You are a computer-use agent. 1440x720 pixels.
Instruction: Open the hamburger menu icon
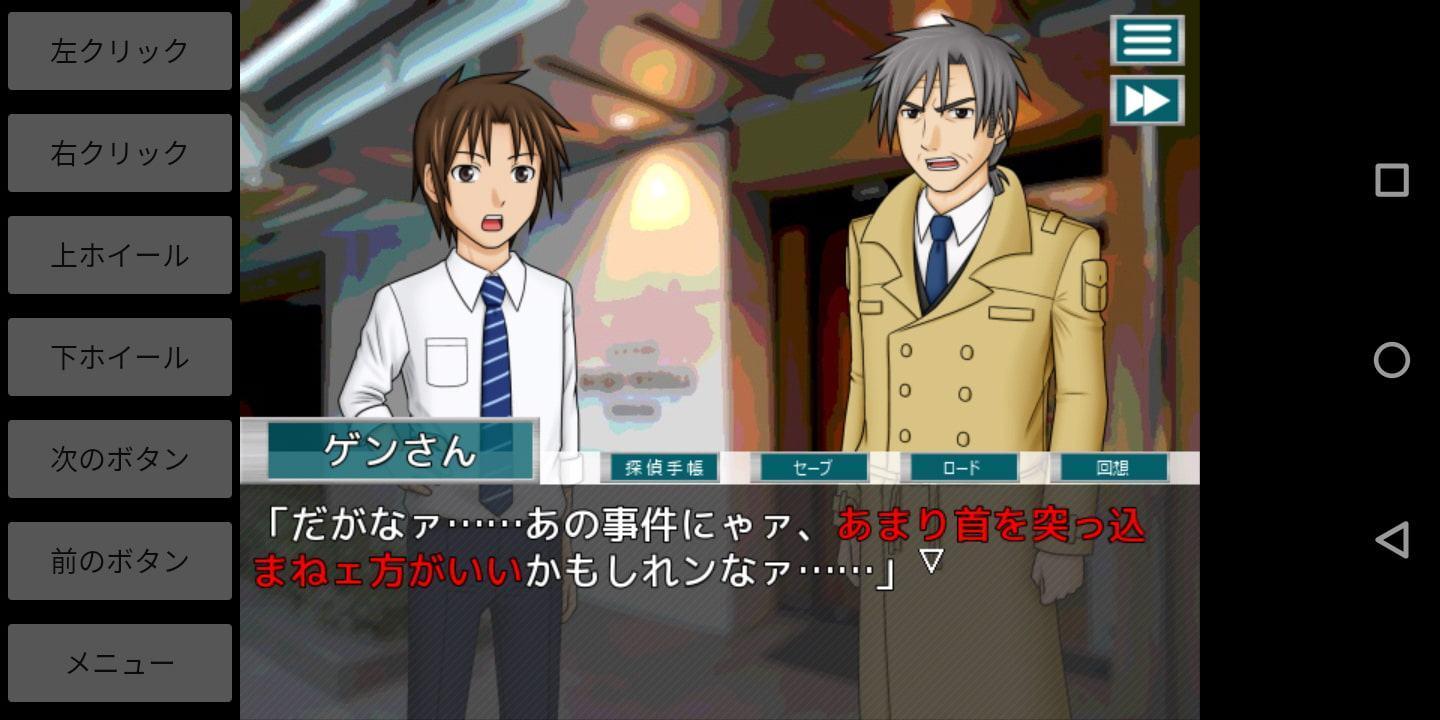1147,40
